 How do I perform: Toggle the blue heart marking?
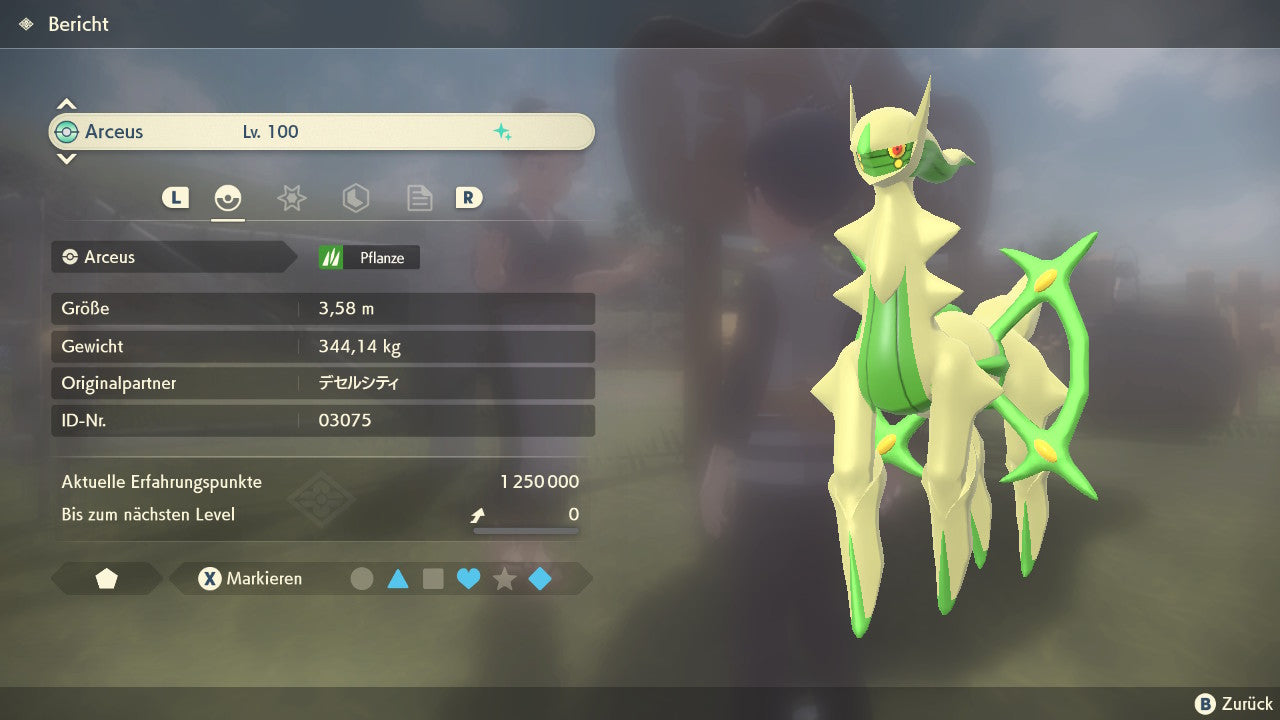[x=468, y=579]
